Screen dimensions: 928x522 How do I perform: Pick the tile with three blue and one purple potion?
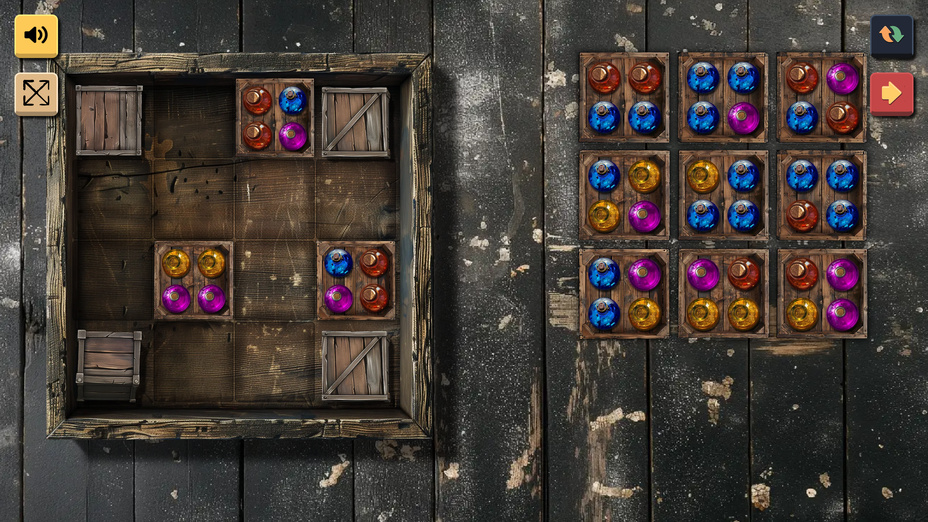(723, 97)
